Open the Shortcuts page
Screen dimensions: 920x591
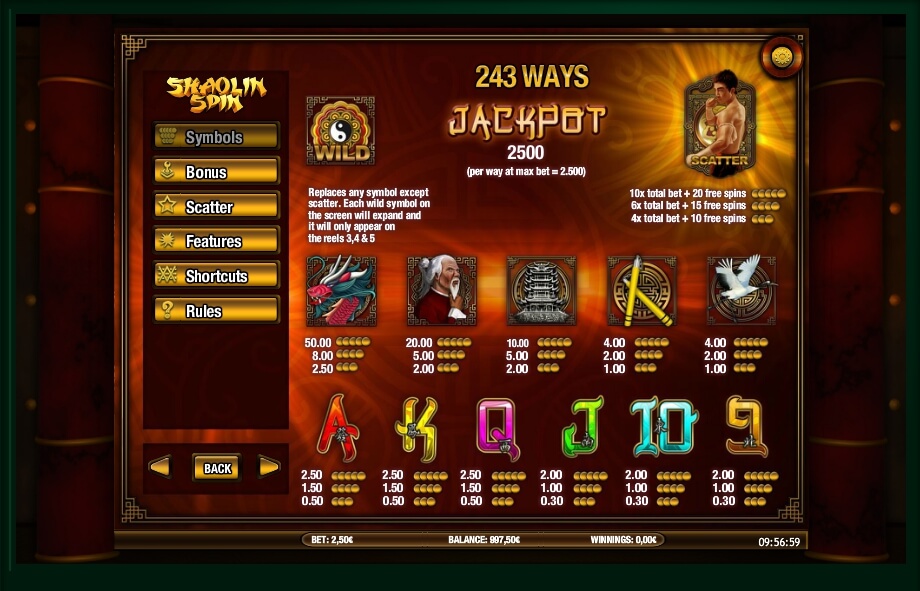tap(216, 276)
